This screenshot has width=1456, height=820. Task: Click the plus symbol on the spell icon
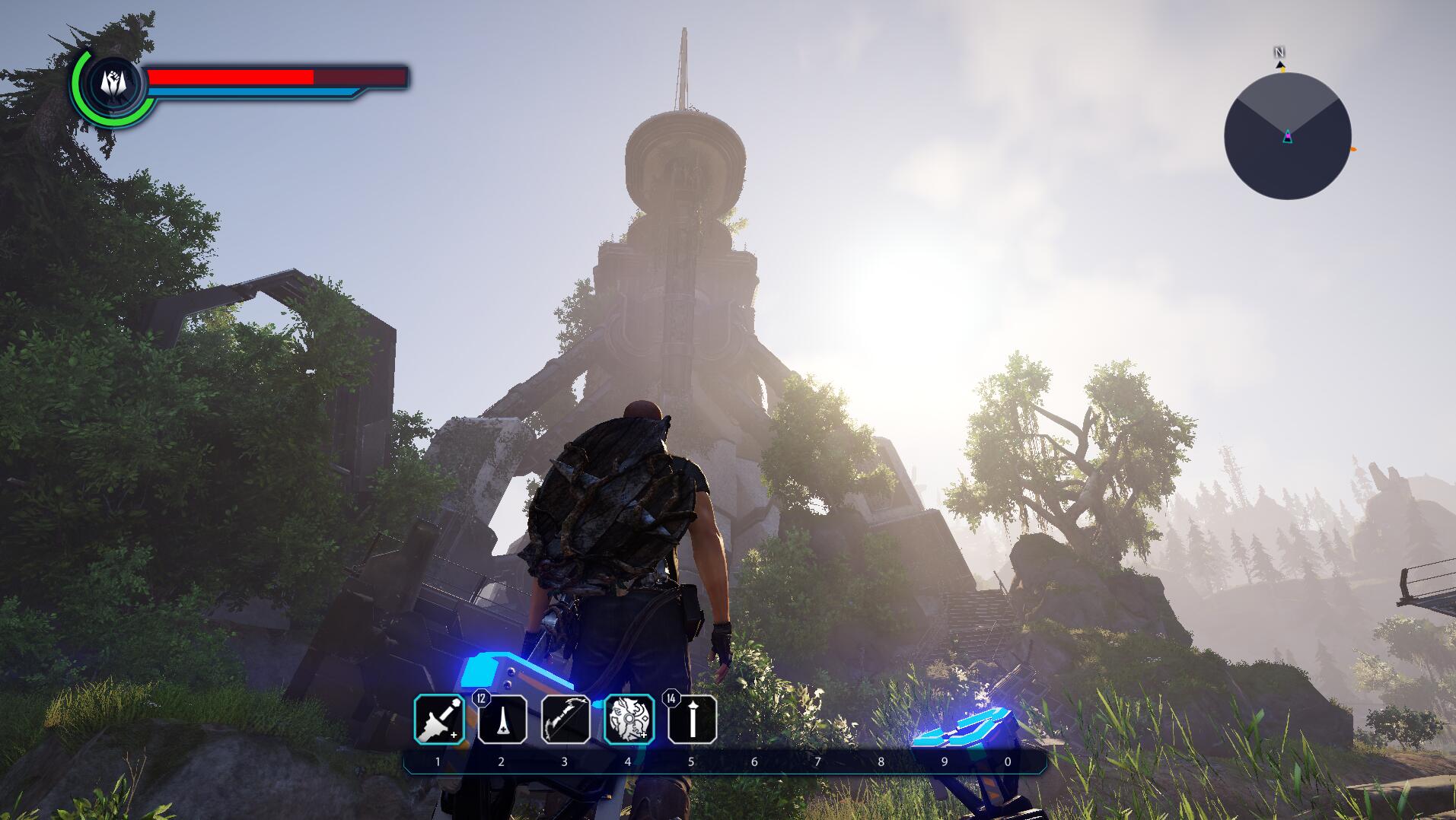643,735
